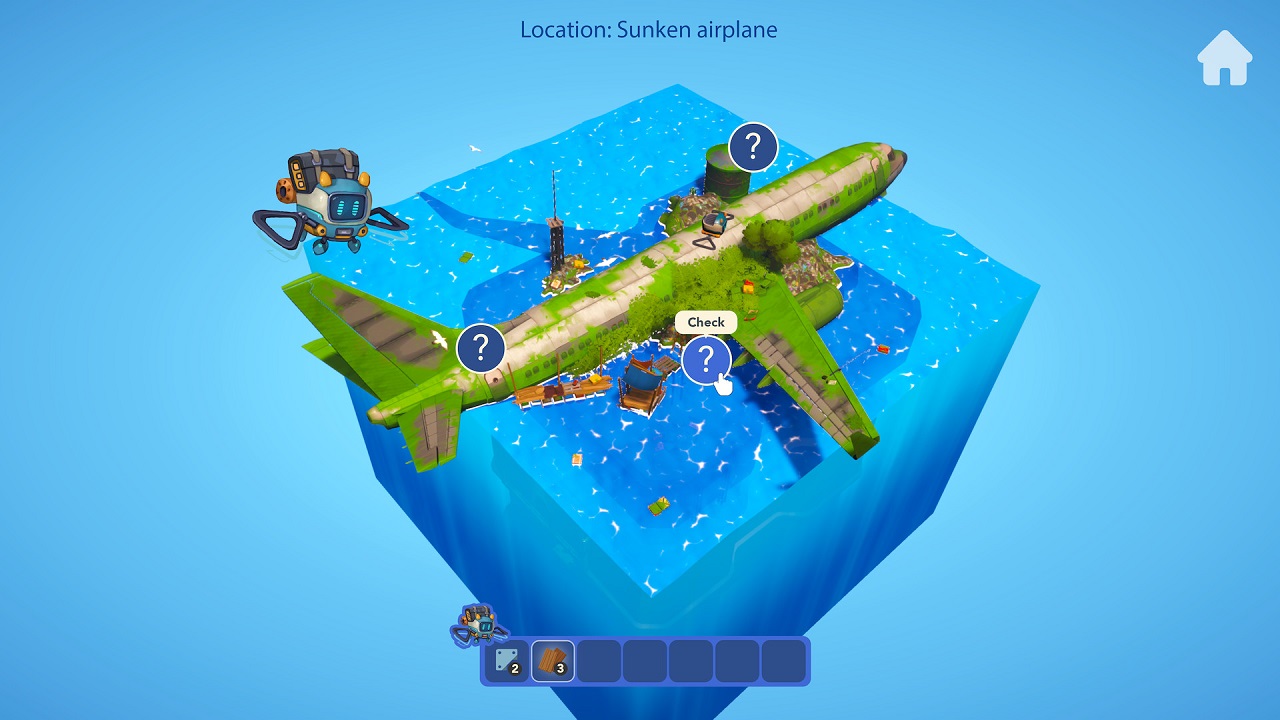1280x720 pixels.
Task: Return to the home screen
Action: [x=1224, y=58]
